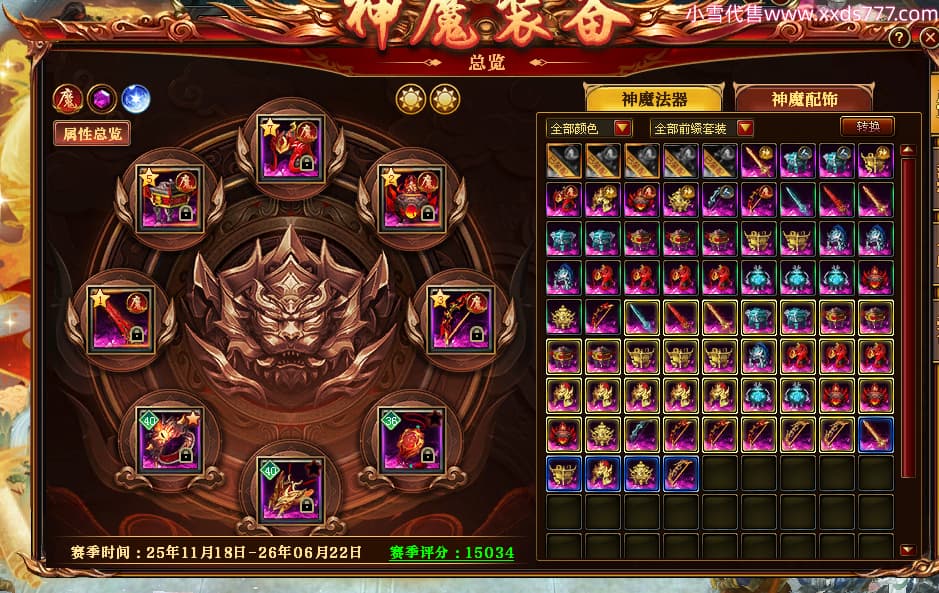This screenshot has width=939, height=593.
Task: Select the 1-star red sword equipment slot
Action: (121, 320)
